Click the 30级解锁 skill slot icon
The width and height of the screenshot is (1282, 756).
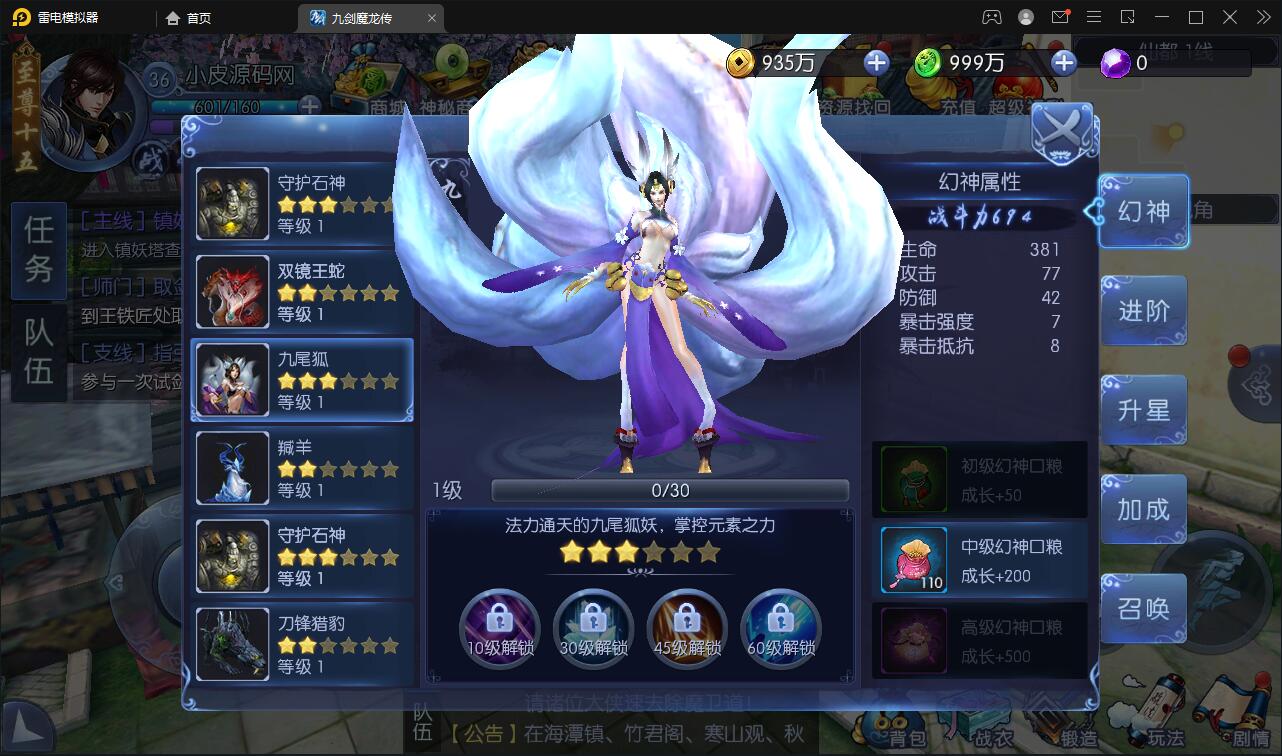pos(594,628)
